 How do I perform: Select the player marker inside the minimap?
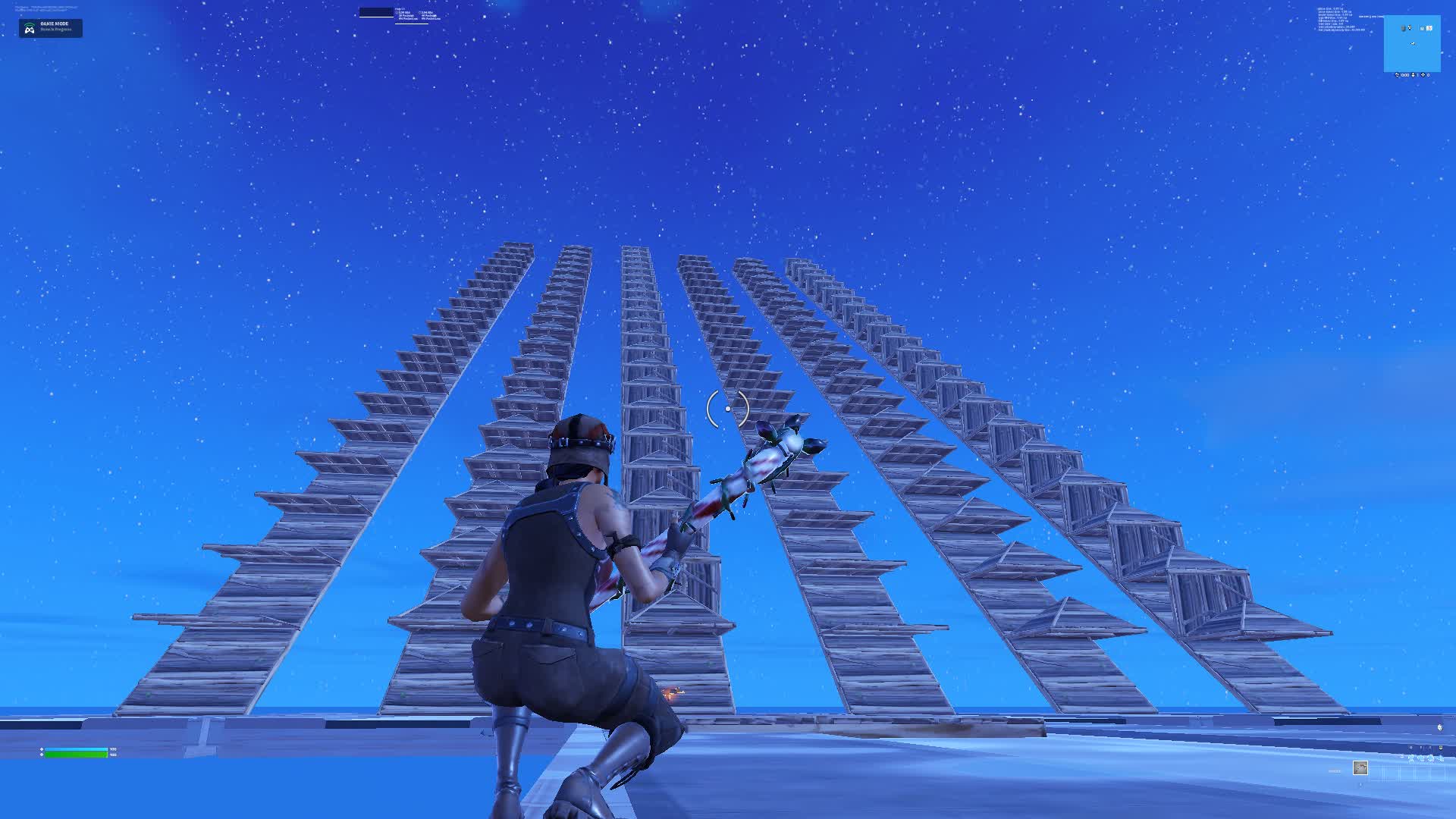(1413, 43)
